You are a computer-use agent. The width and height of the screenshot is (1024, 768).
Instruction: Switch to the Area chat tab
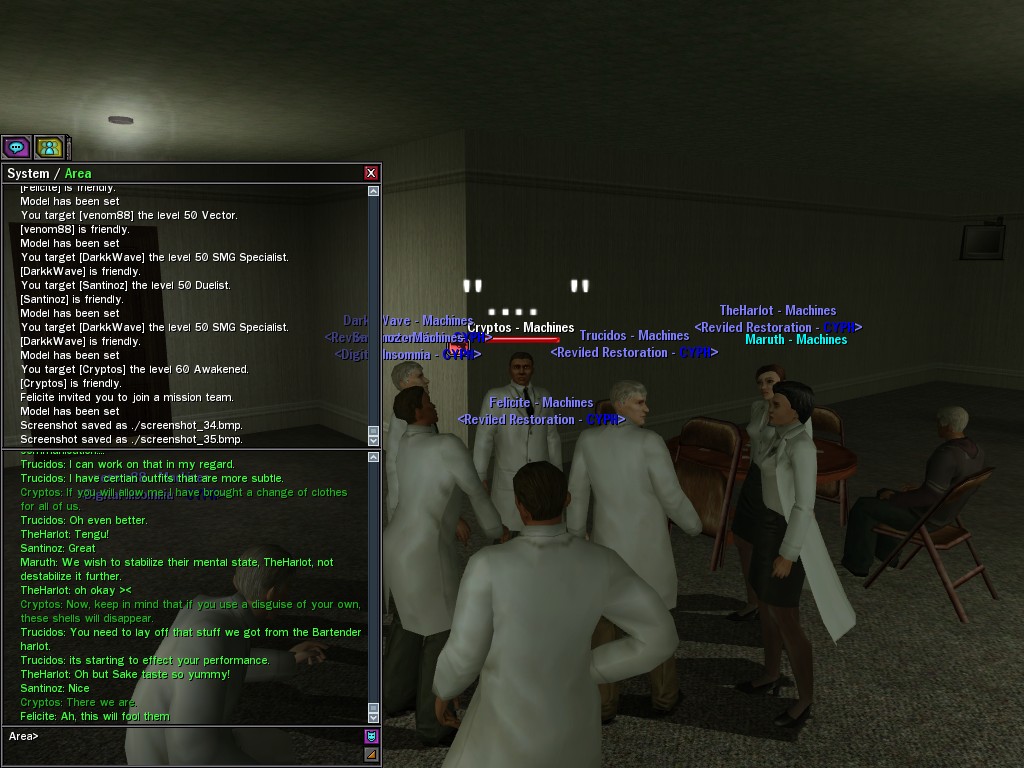(x=78, y=173)
